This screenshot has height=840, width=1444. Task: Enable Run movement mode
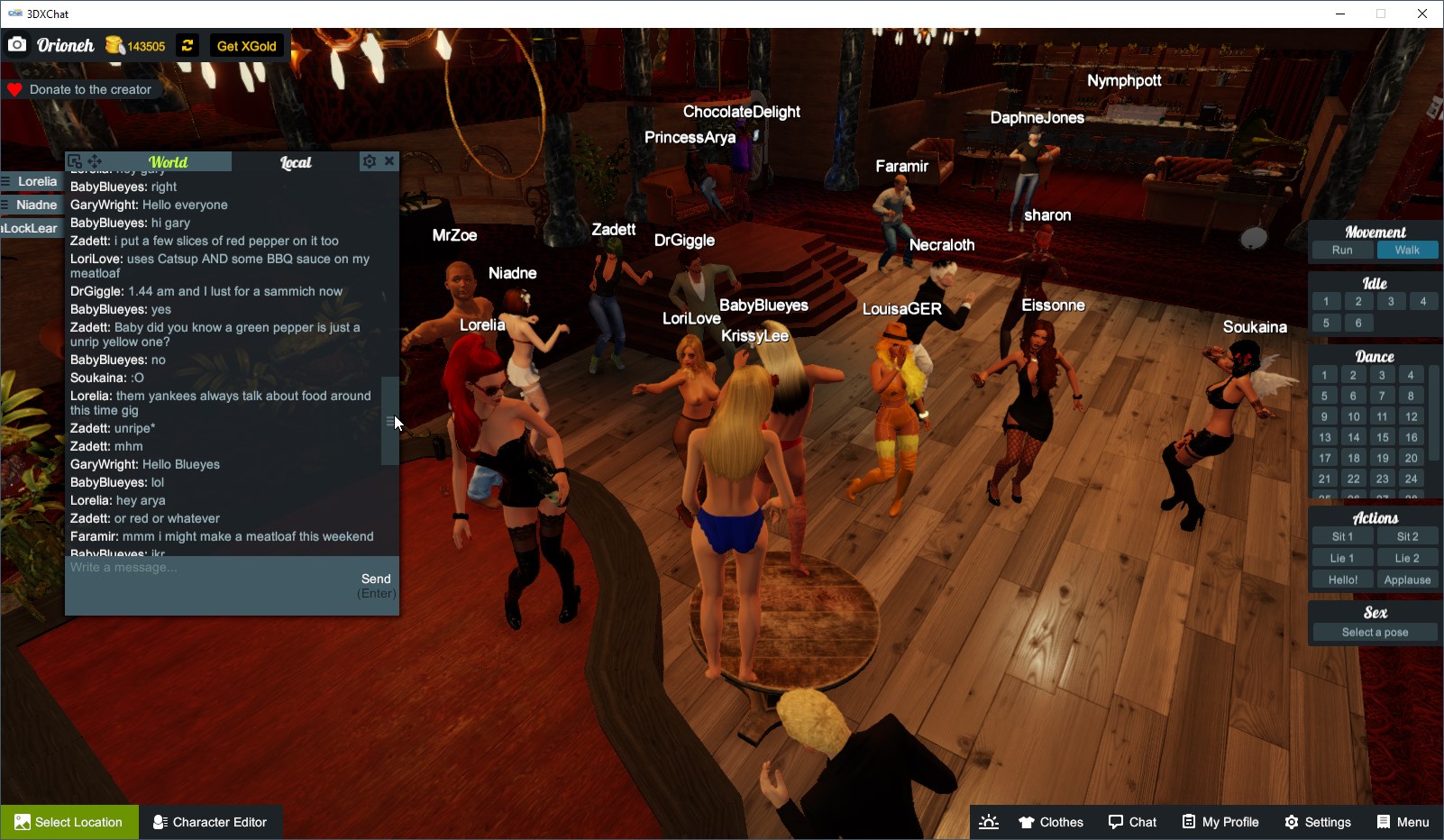[x=1342, y=250]
